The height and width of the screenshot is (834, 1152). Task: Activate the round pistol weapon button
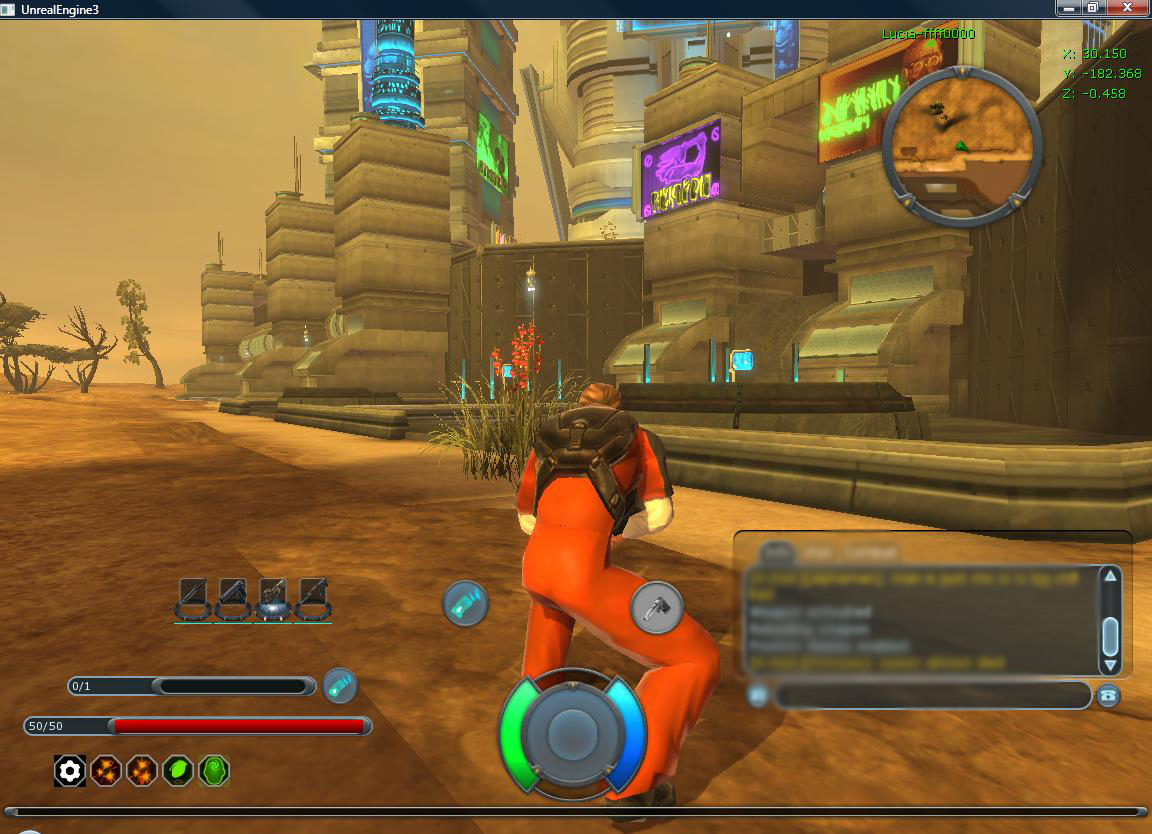coord(657,607)
